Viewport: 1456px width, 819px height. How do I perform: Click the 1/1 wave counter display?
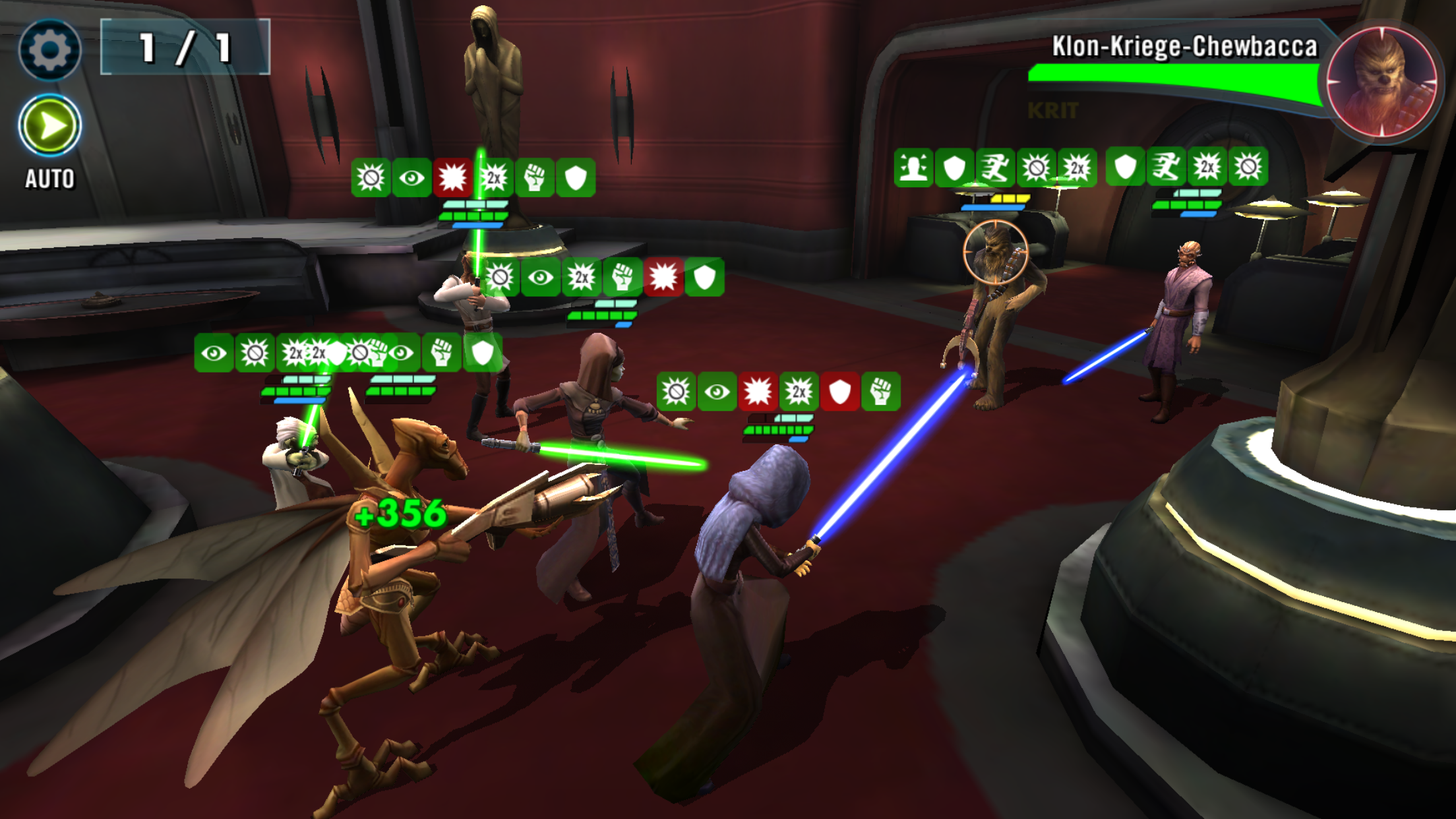185,47
